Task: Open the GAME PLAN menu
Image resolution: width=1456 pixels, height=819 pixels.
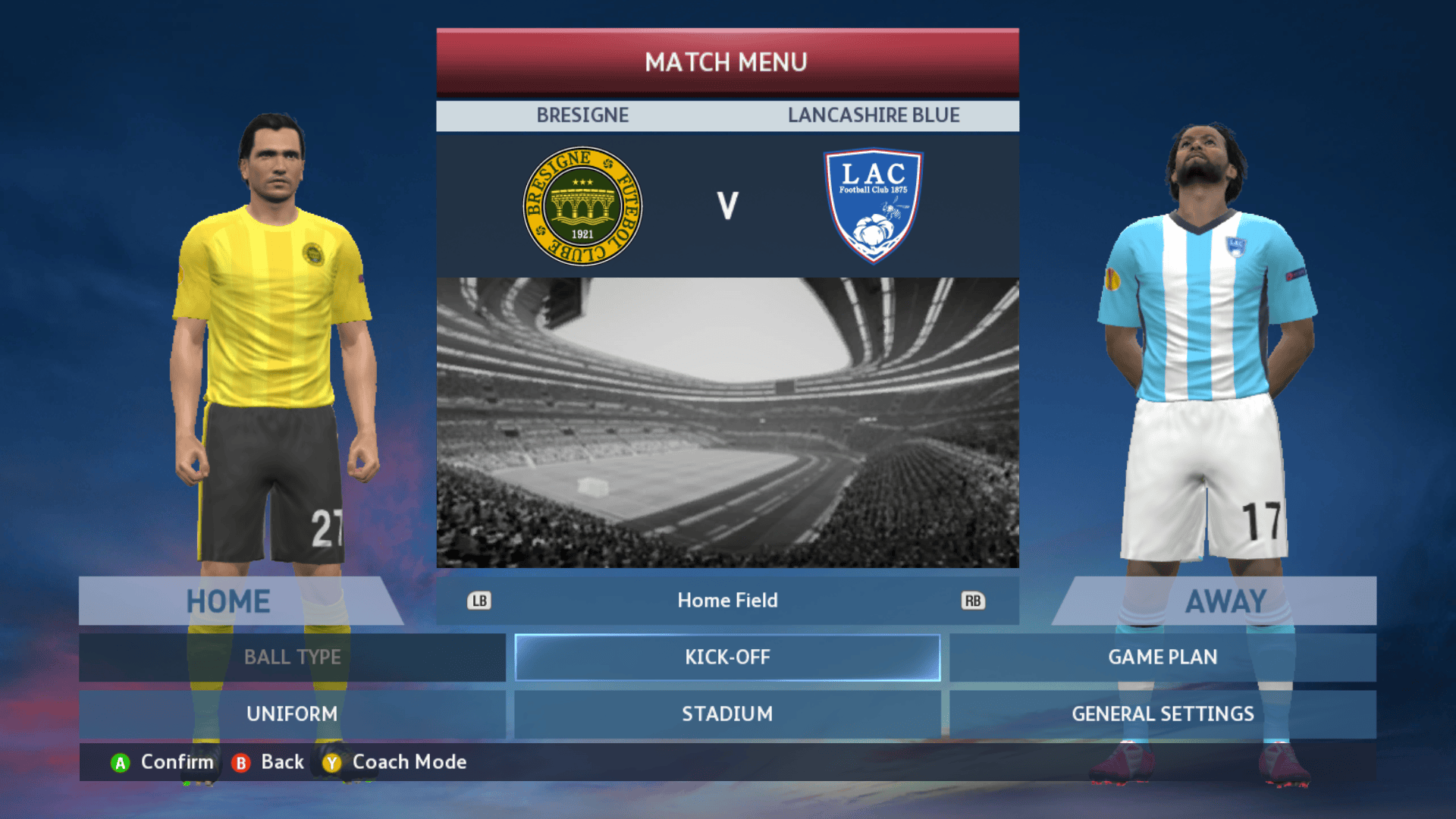Action: click(x=1162, y=657)
